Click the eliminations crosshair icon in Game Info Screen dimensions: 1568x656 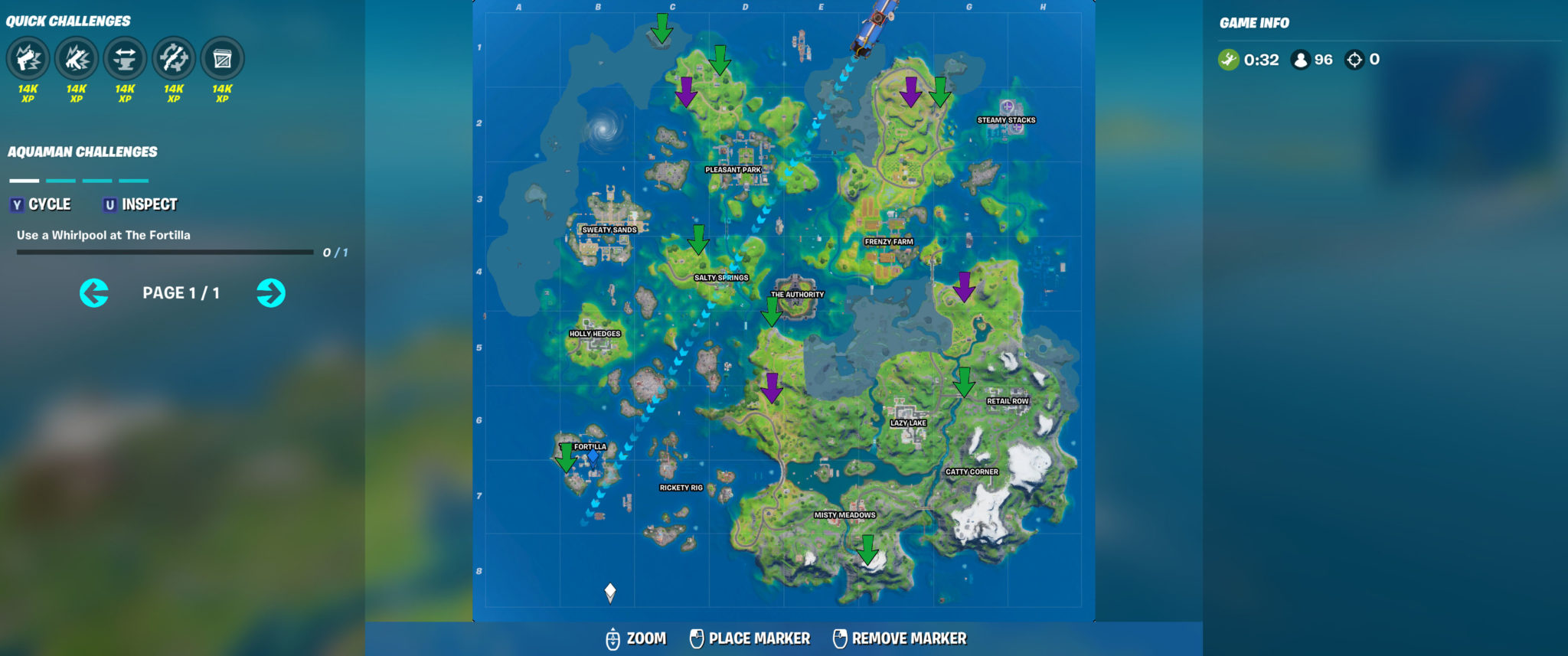(x=1357, y=57)
